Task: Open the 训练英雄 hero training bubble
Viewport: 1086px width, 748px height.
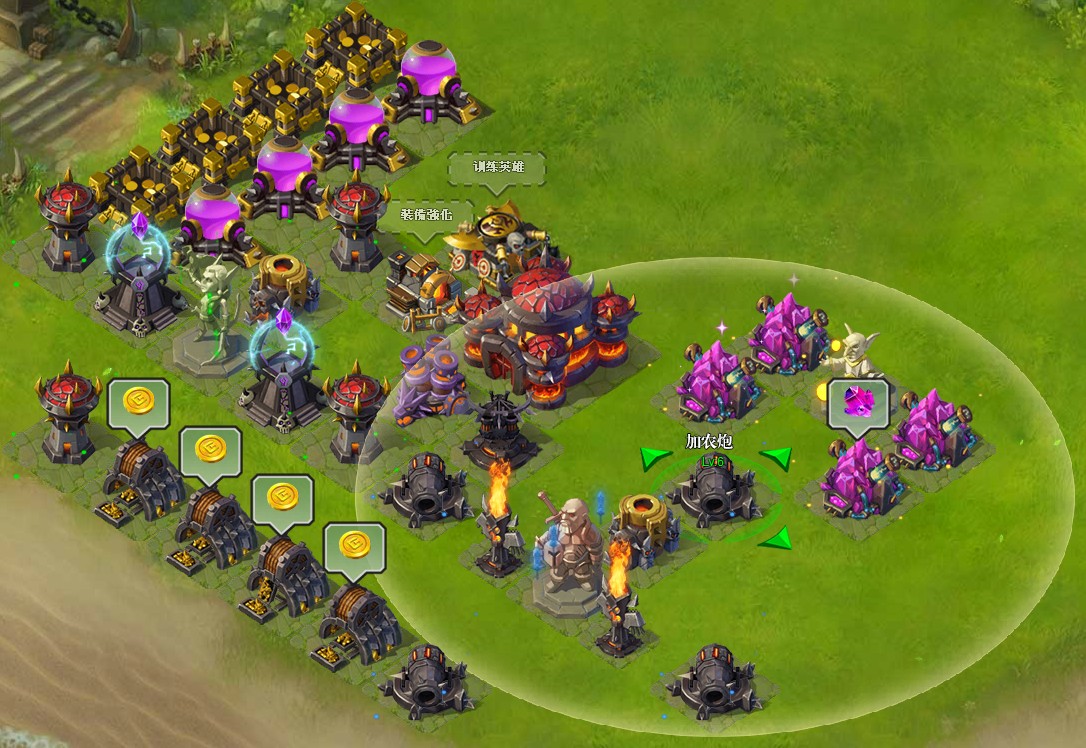Action: pyautogui.click(x=497, y=167)
